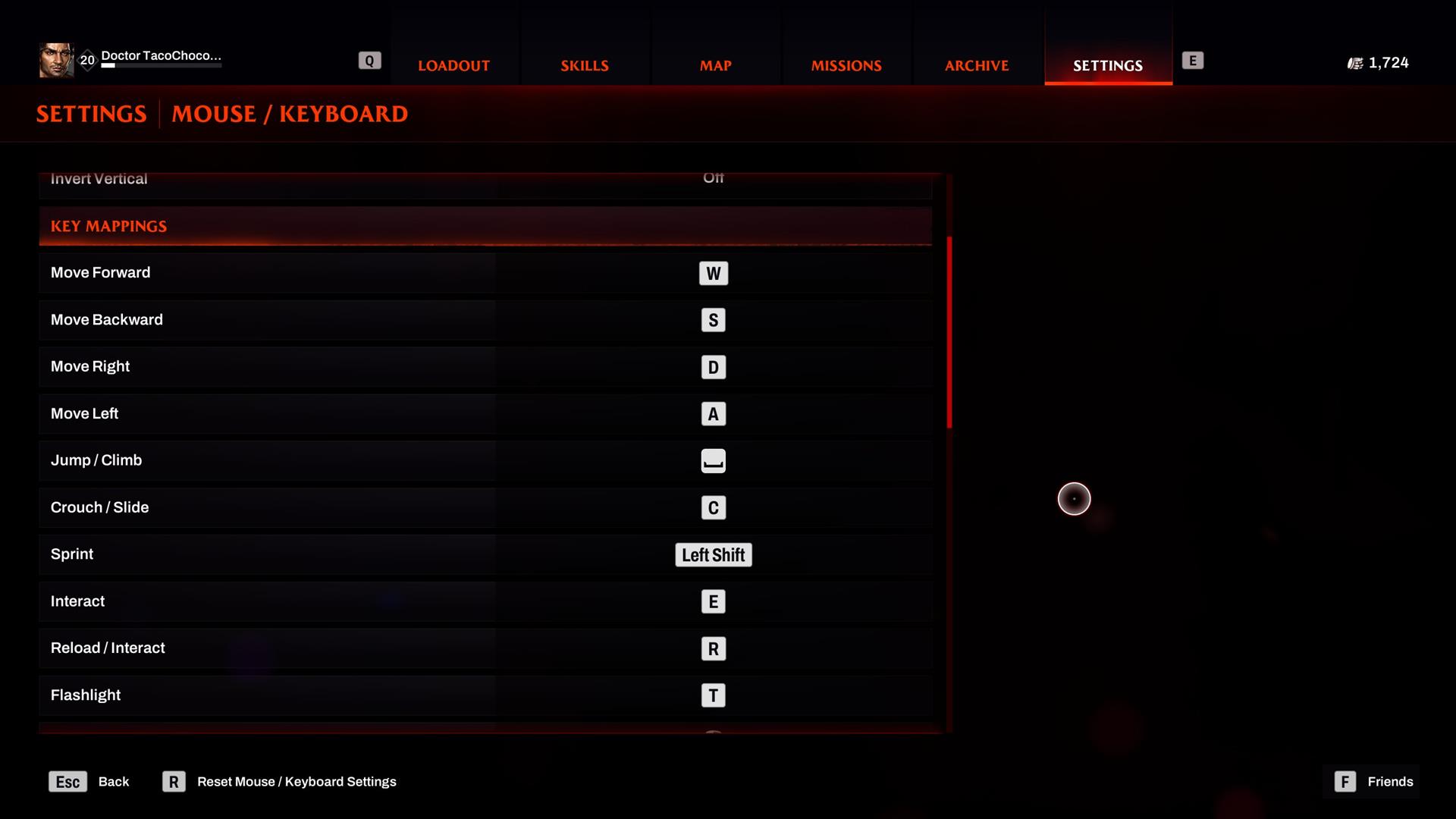This screenshot has height=819, width=1456.
Task: Click the E tab-cycle hotkey icon
Action: coord(1194,59)
